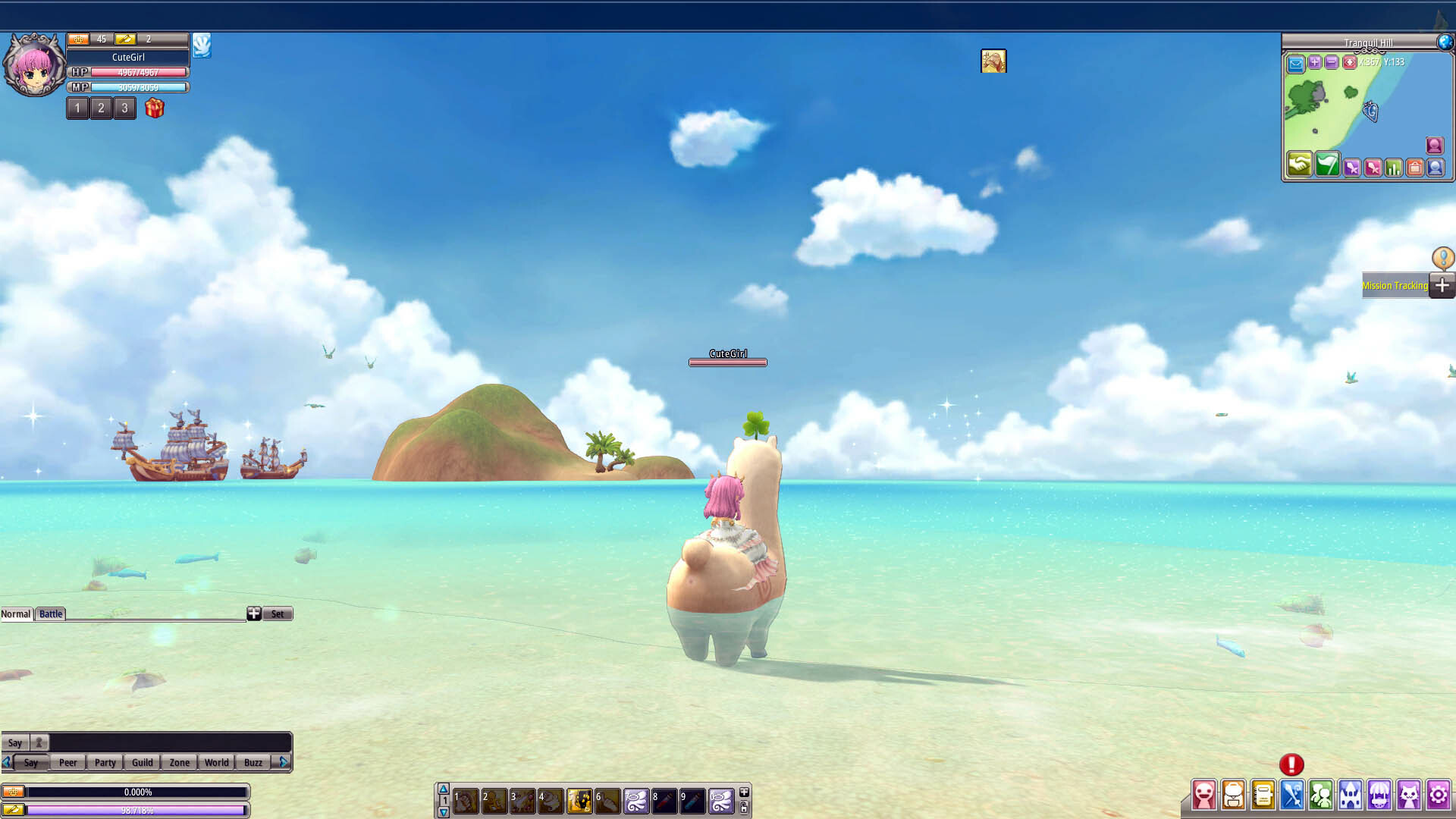Open the world map globe icon
Image resolution: width=1456 pixels, height=819 pixels.
pos(1445,42)
